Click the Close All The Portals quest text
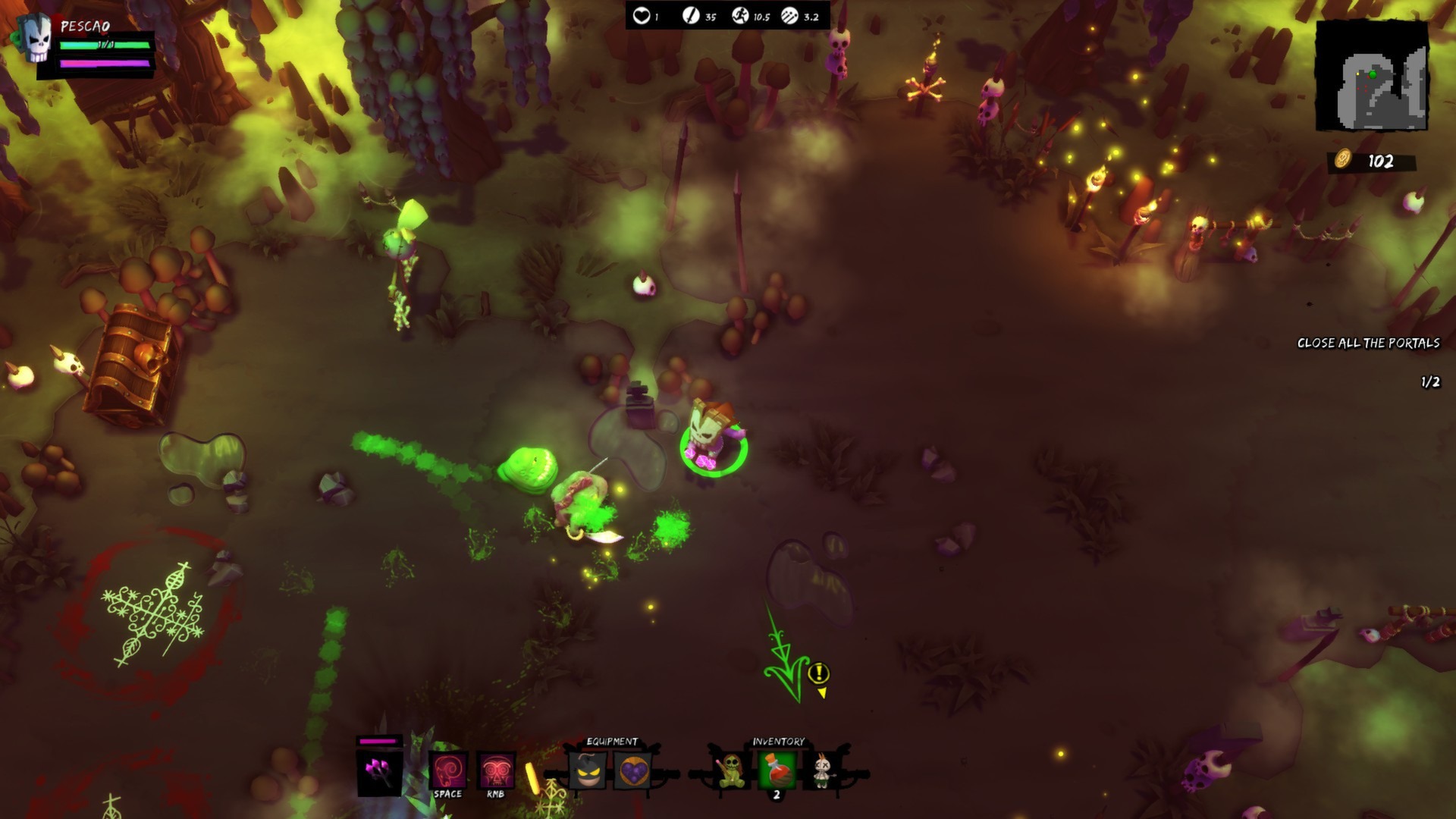The height and width of the screenshot is (819, 1456). pos(1369,342)
